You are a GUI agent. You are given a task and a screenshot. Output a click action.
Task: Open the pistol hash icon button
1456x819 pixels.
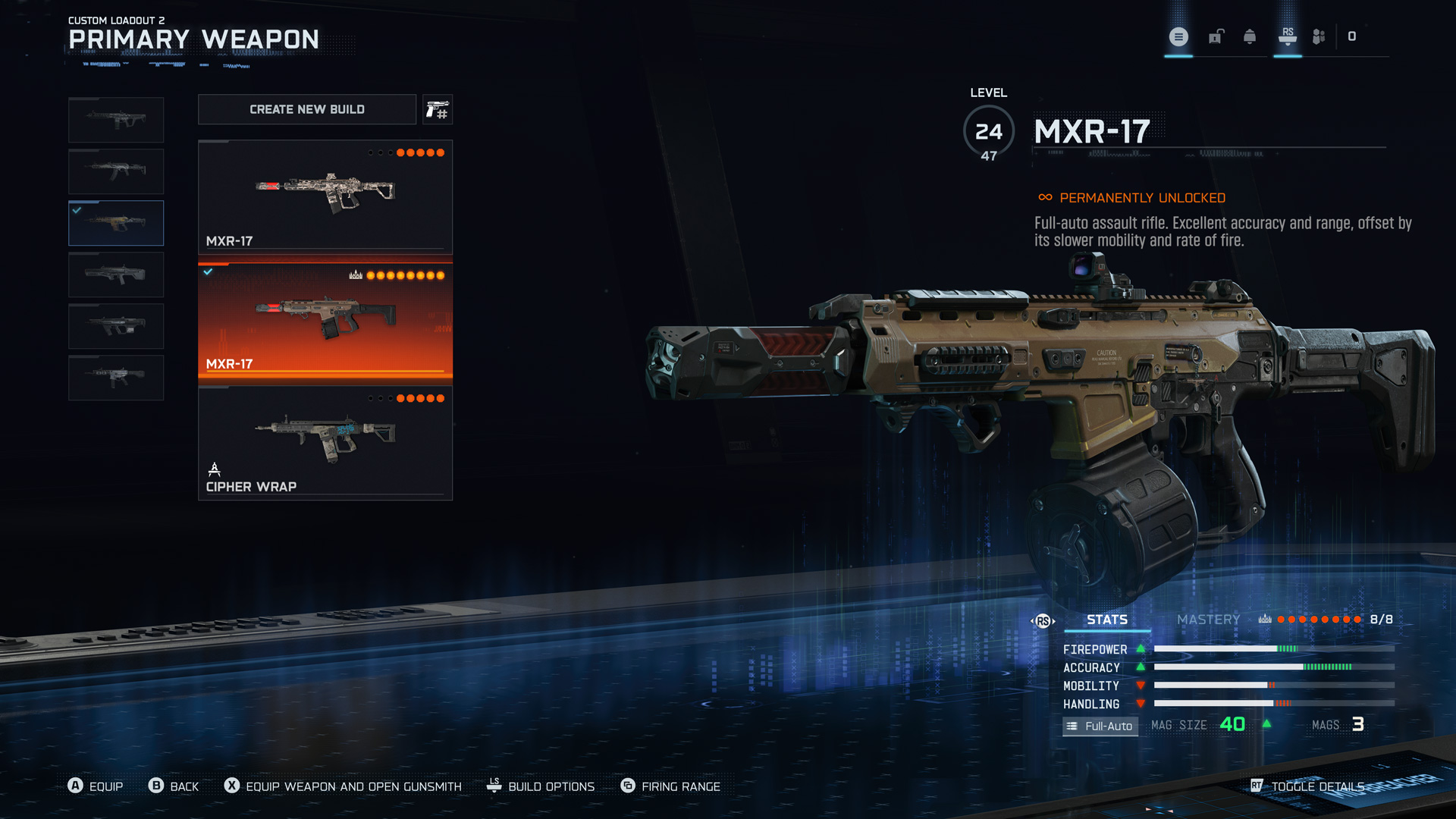point(438,110)
